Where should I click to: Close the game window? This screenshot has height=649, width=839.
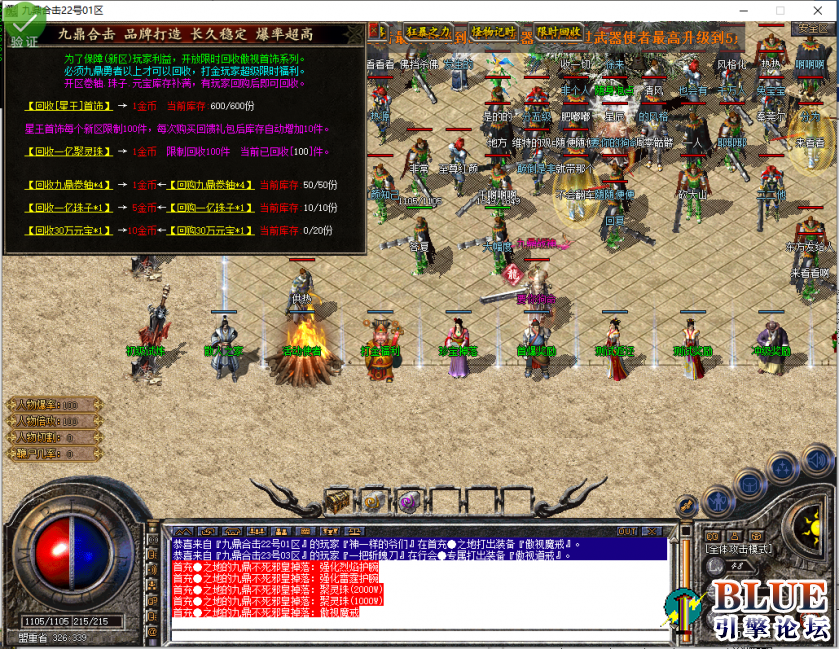pyautogui.click(x=816, y=8)
